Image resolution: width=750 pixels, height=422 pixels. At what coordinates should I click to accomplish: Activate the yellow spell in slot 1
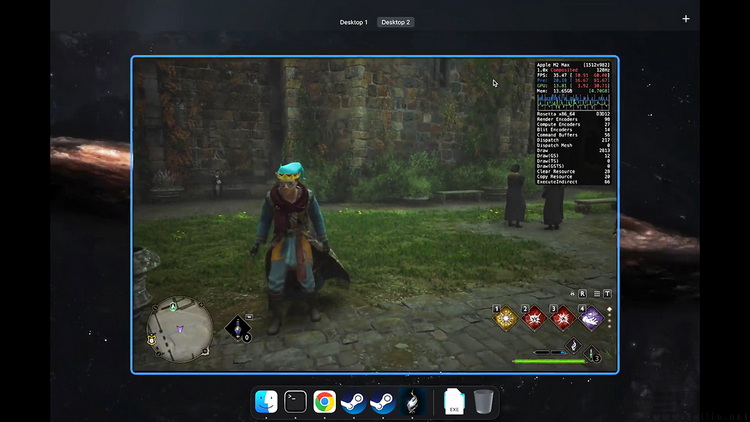506,319
